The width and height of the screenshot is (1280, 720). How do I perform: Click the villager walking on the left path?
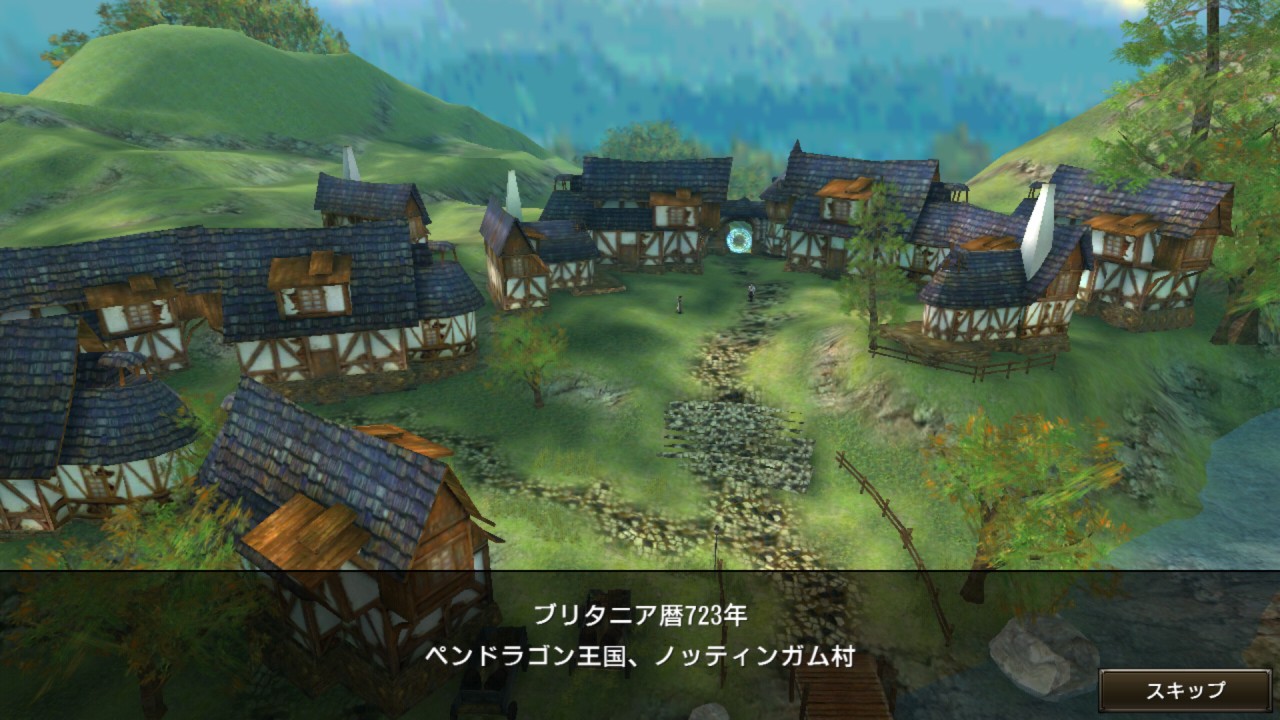click(680, 306)
